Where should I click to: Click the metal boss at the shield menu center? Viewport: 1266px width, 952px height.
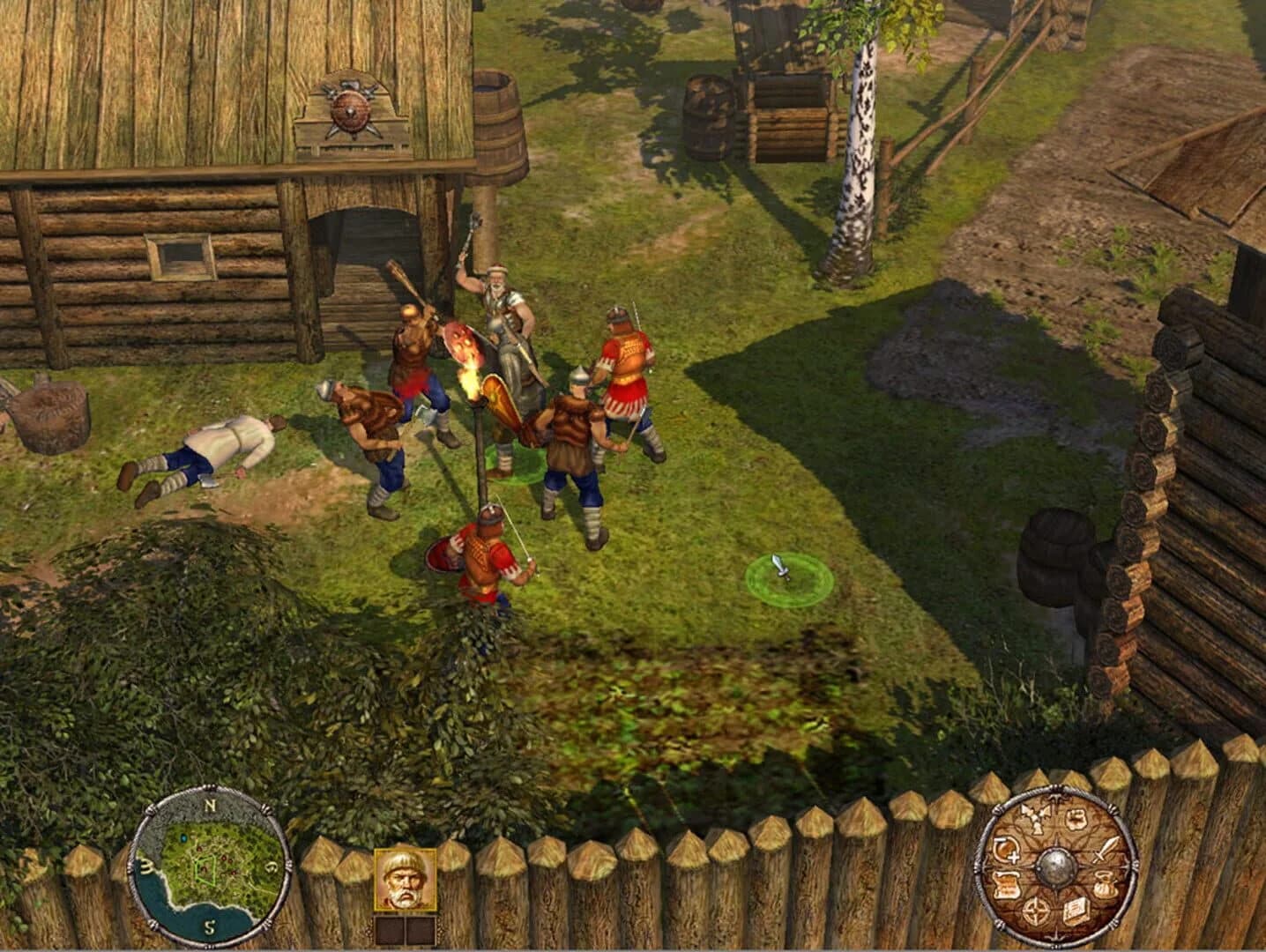(x=1056, y=866)
